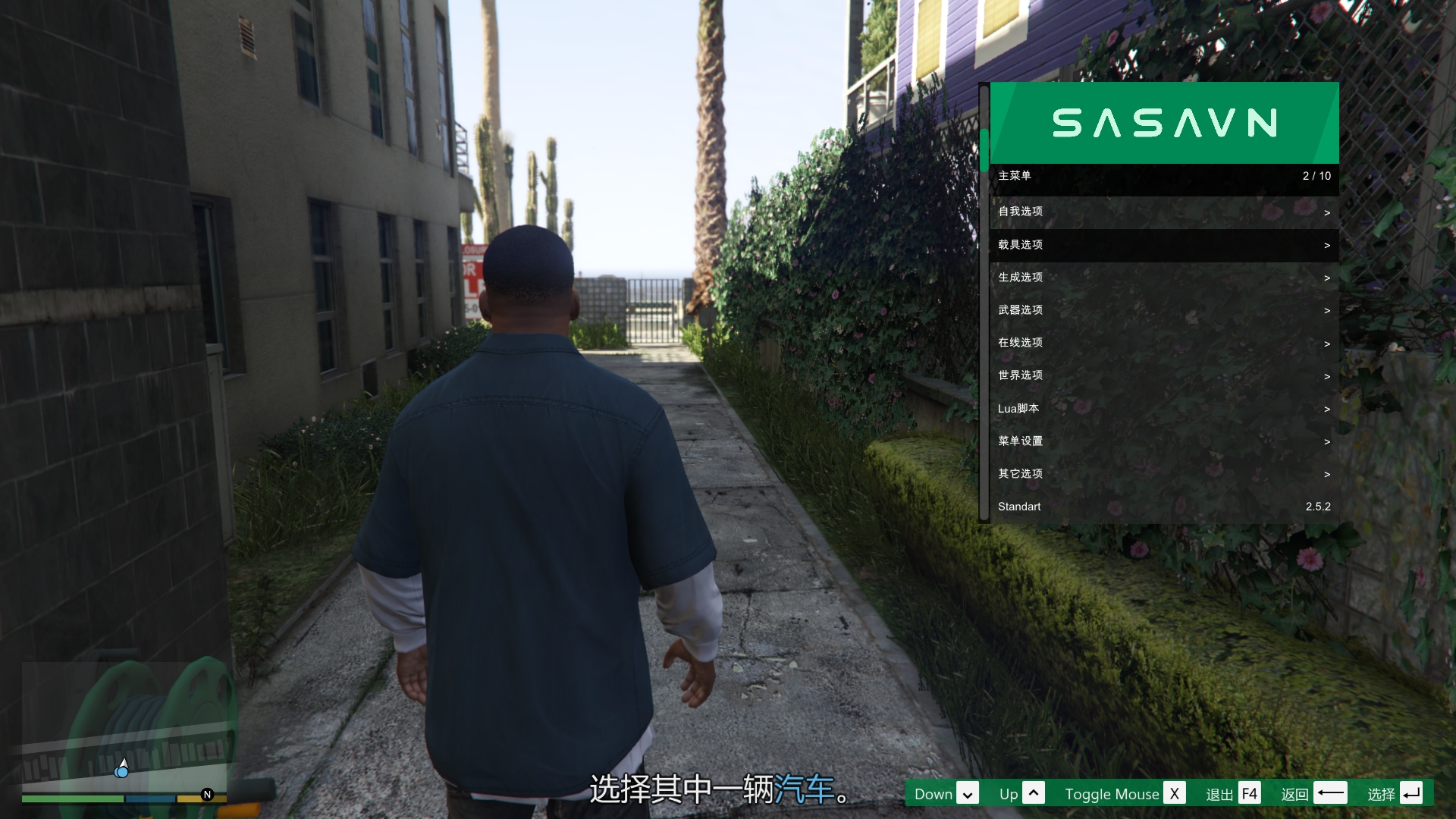1456x819 pixels.
Task: Open the 在线选项 submenu
Action: tap(1163, 343)
